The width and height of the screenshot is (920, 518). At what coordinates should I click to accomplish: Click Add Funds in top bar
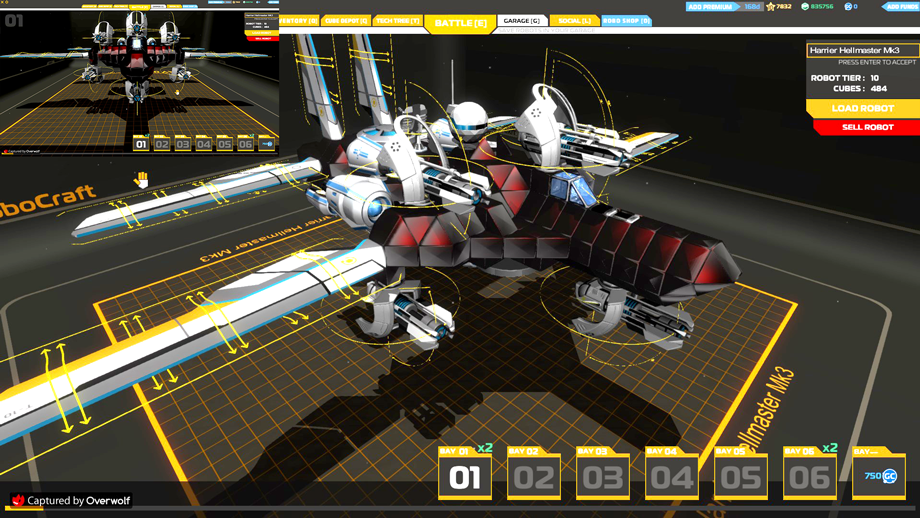point(901,7)
